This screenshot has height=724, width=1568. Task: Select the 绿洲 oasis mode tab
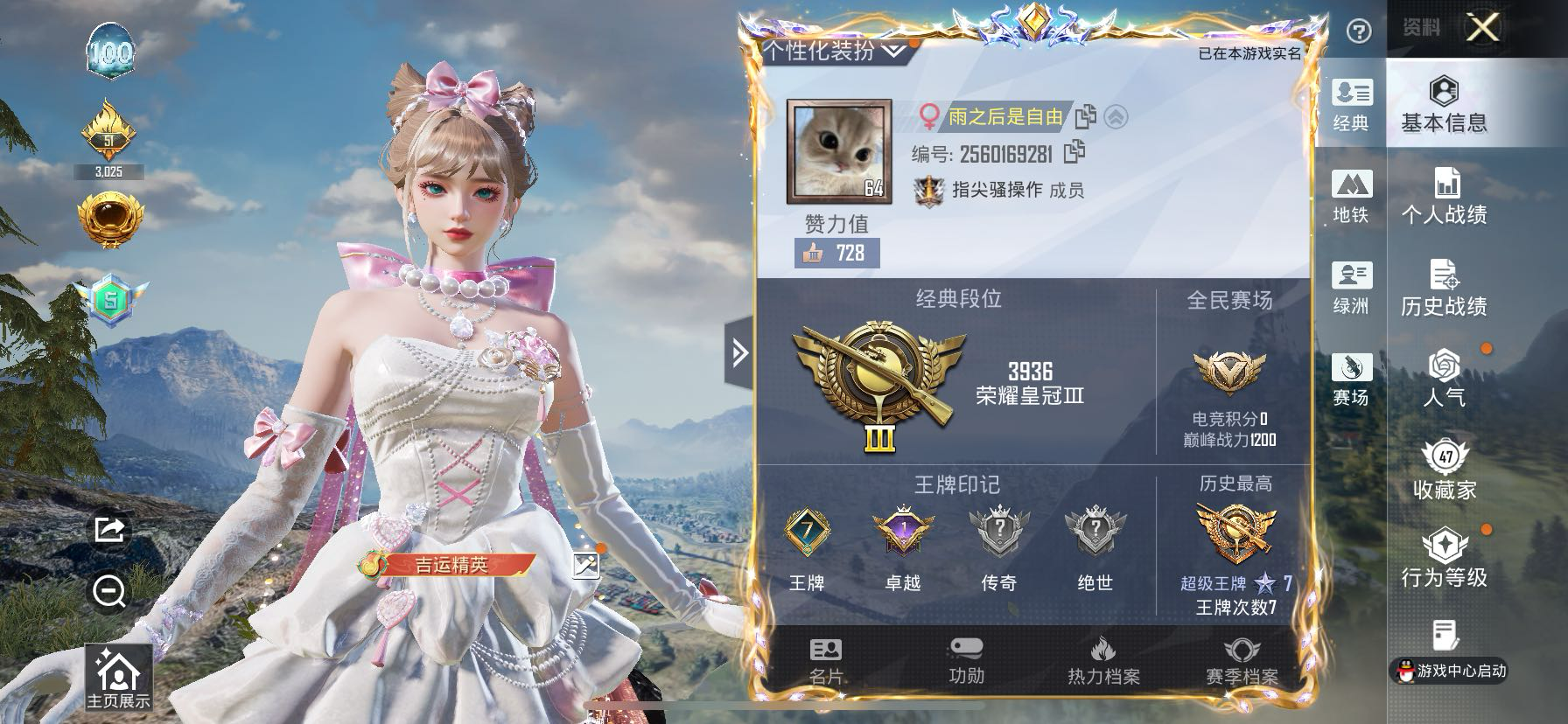click(1351, 289)
